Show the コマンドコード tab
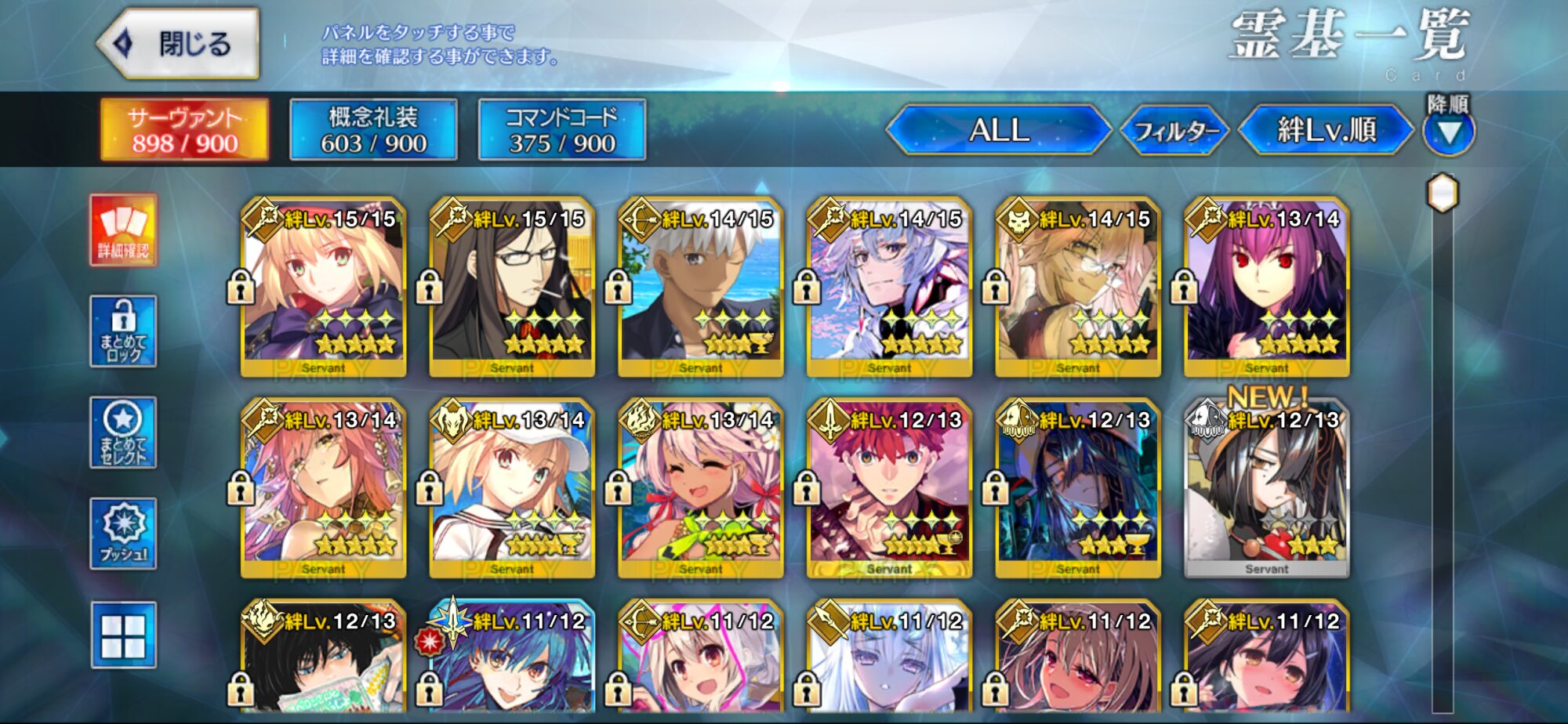The width and height of the screenshot is (1568, 724). tap(562, 130)
